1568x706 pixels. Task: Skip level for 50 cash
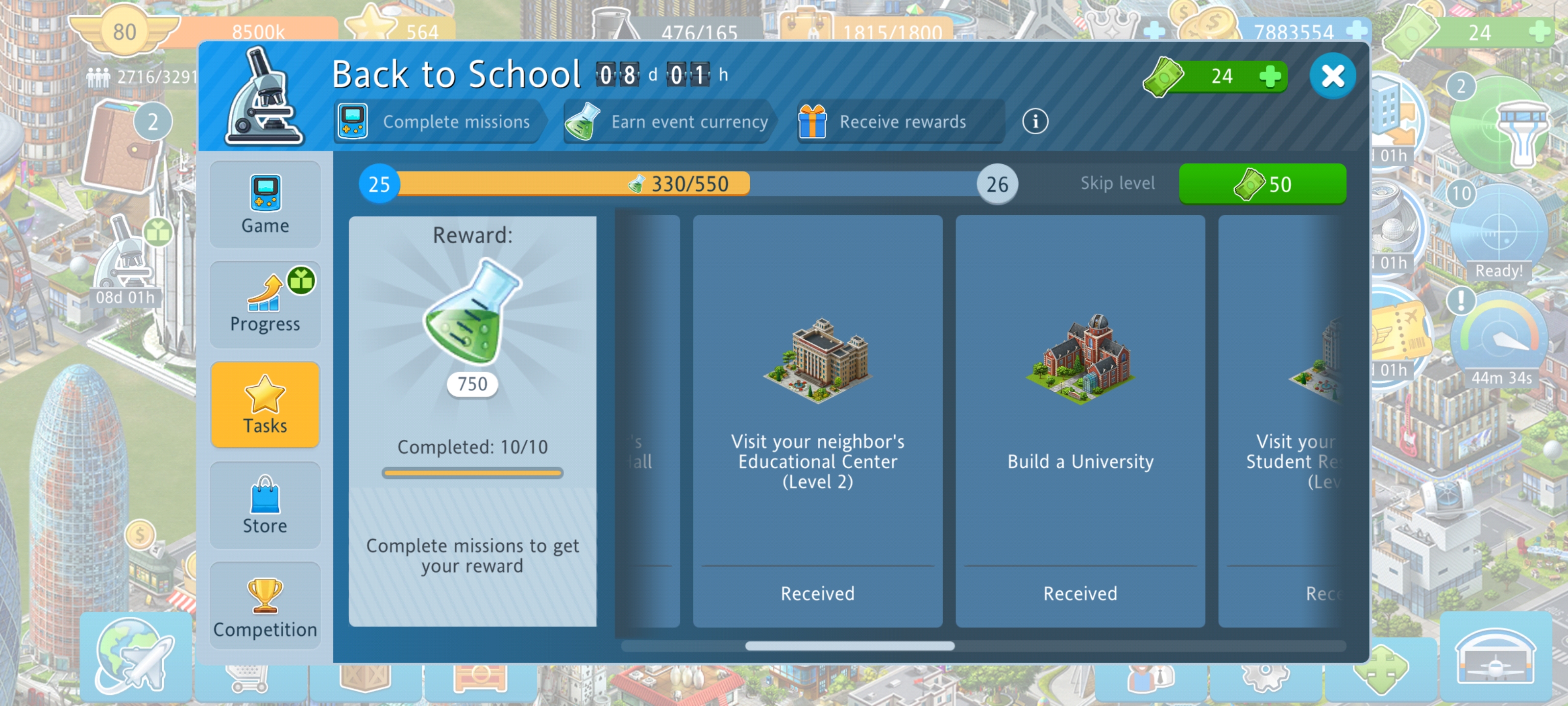pos(1262,184)
